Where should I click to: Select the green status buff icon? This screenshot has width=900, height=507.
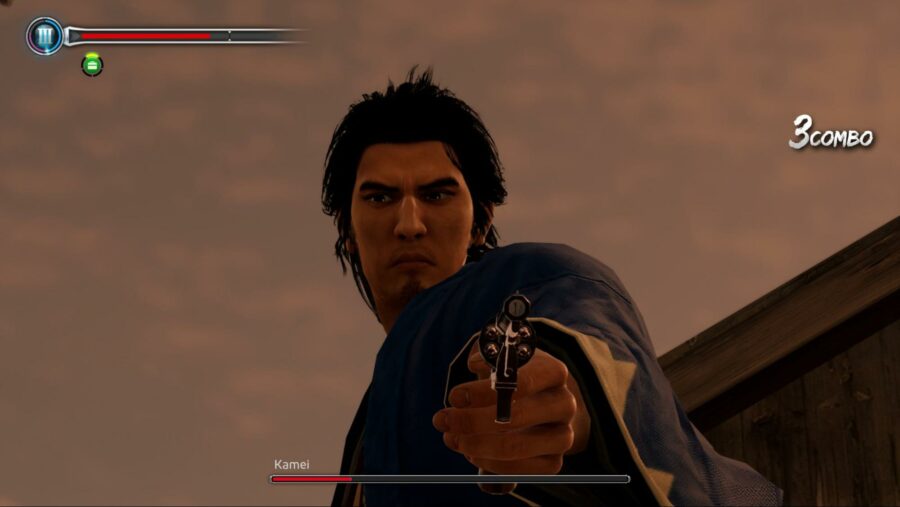[x=92, y=64]
